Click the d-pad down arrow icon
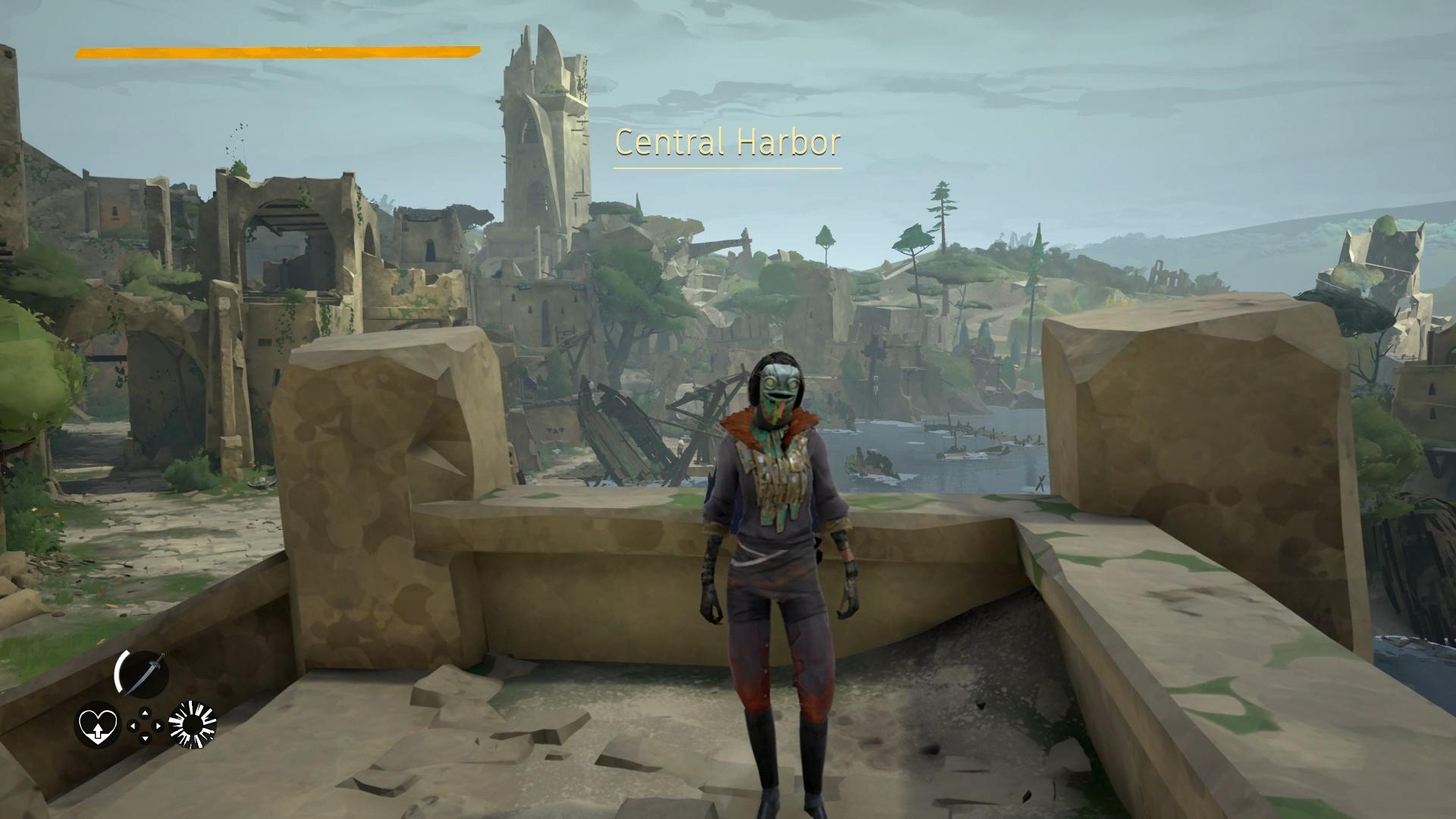The image size is (1456, 819). 145,737
